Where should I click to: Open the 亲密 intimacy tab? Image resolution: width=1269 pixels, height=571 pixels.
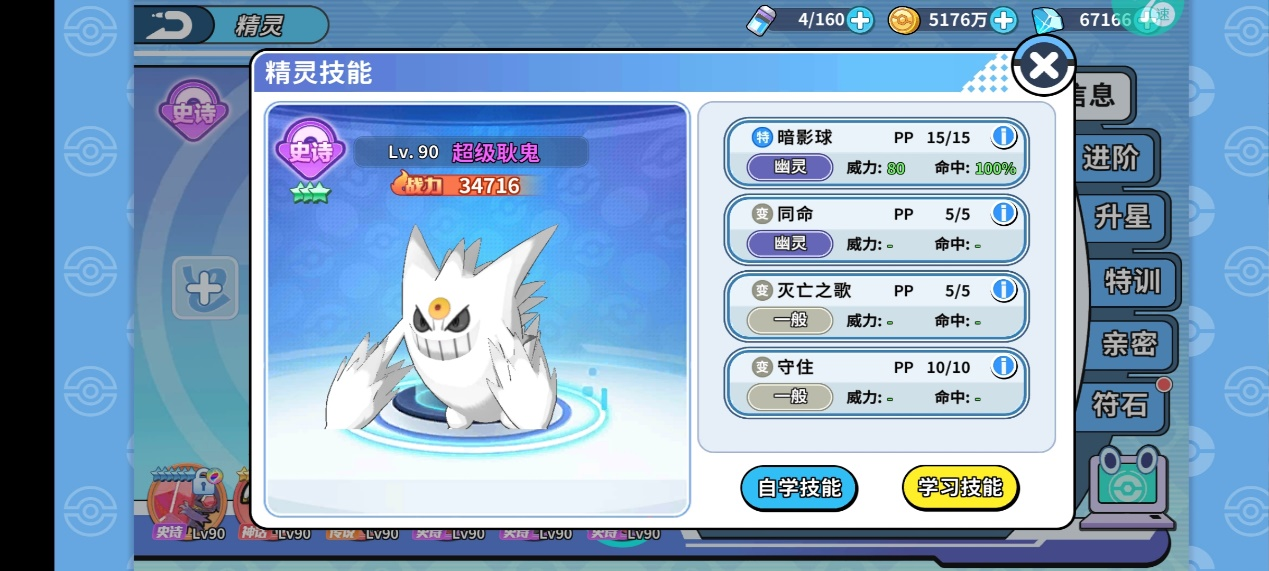1129,344
